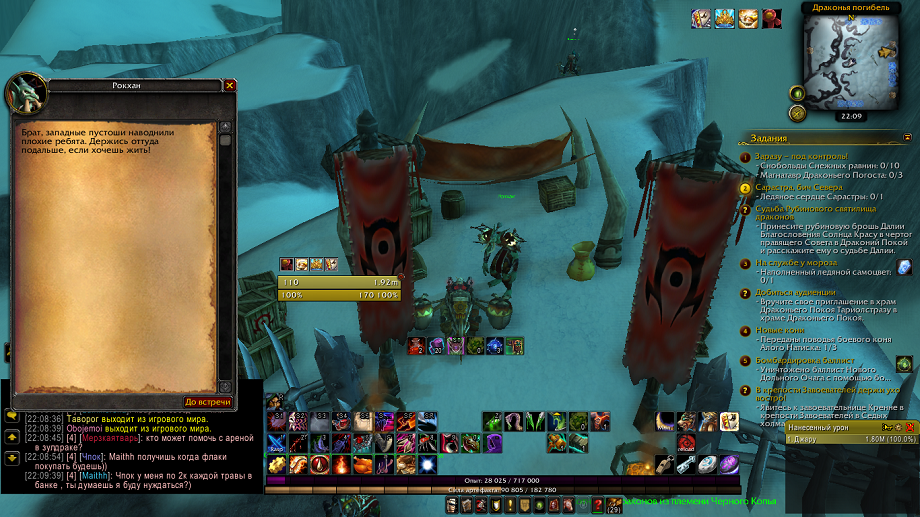Use the ice gem quest item icon

(905, 267)
